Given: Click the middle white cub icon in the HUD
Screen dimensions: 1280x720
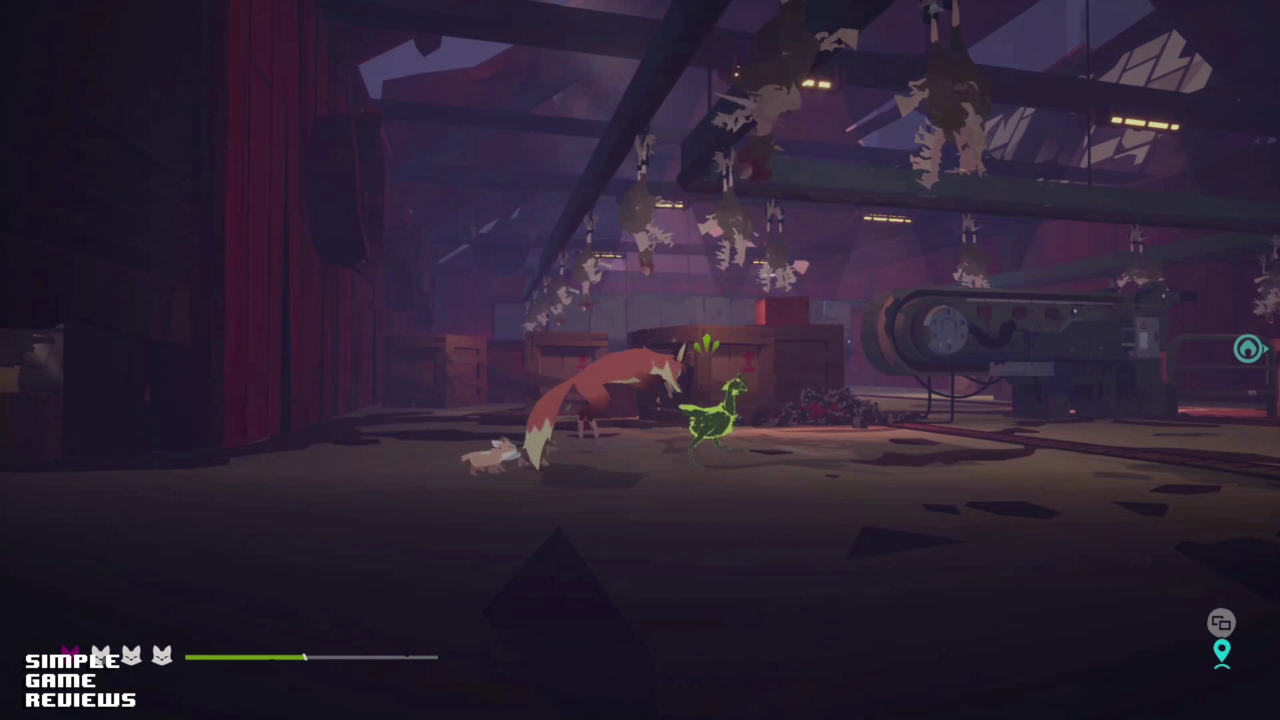Looking at the screenshot, I should click(131, 656).
